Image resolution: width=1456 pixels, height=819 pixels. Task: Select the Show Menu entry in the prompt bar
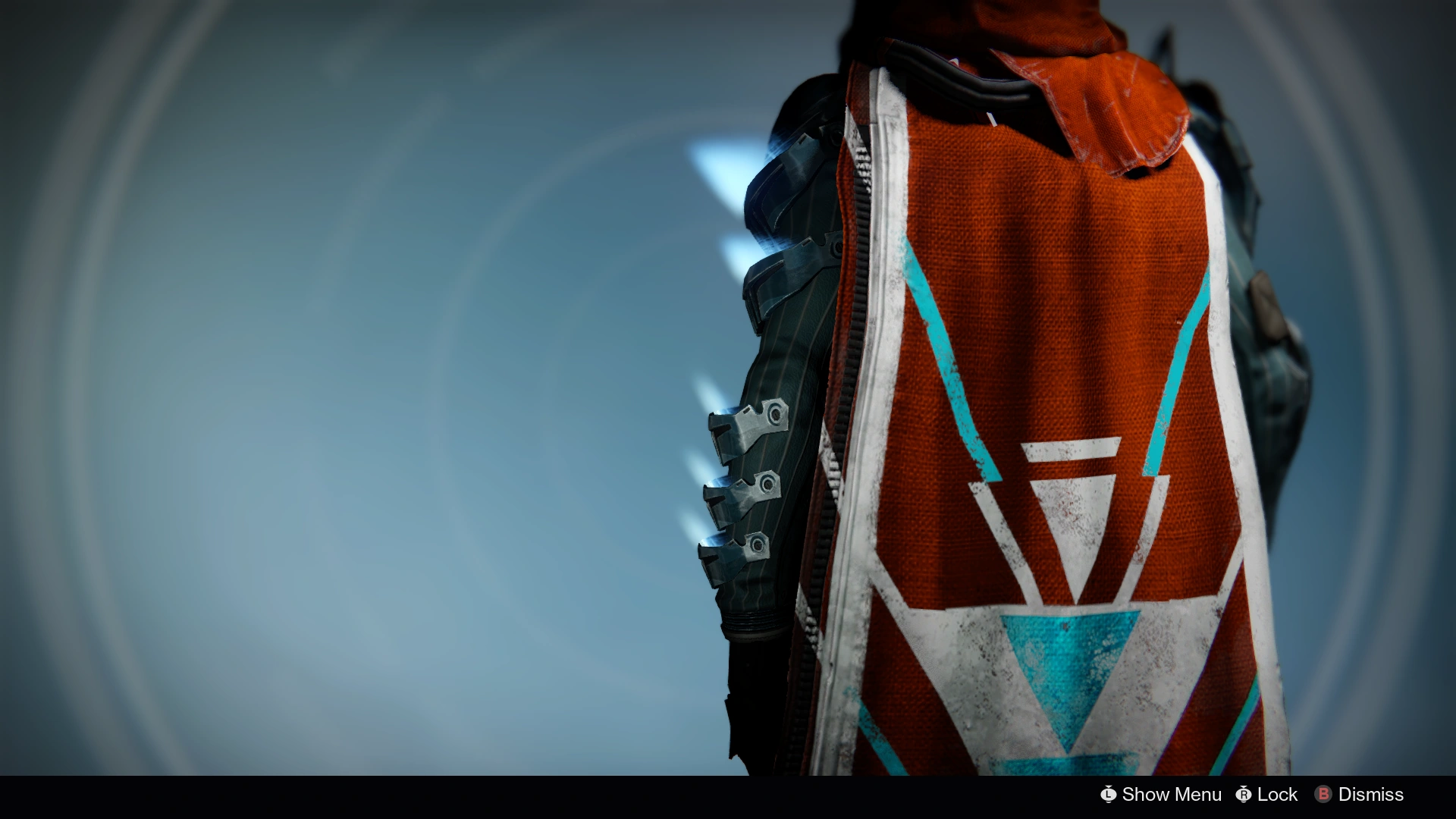1170,795
